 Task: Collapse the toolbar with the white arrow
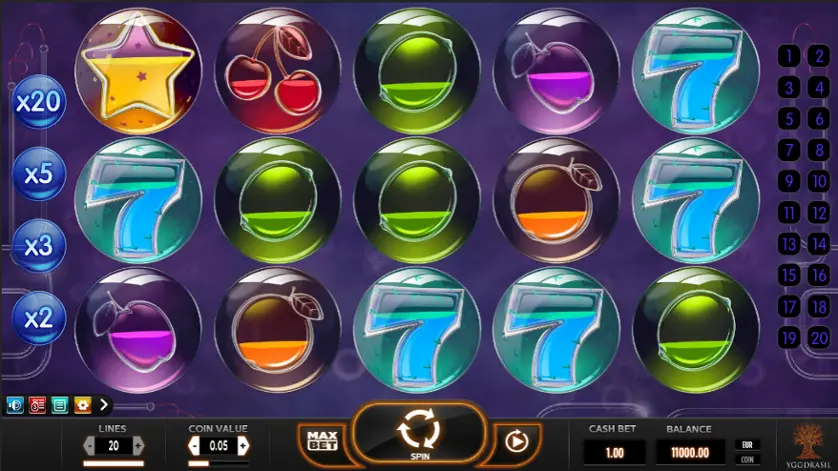(103, 405)
